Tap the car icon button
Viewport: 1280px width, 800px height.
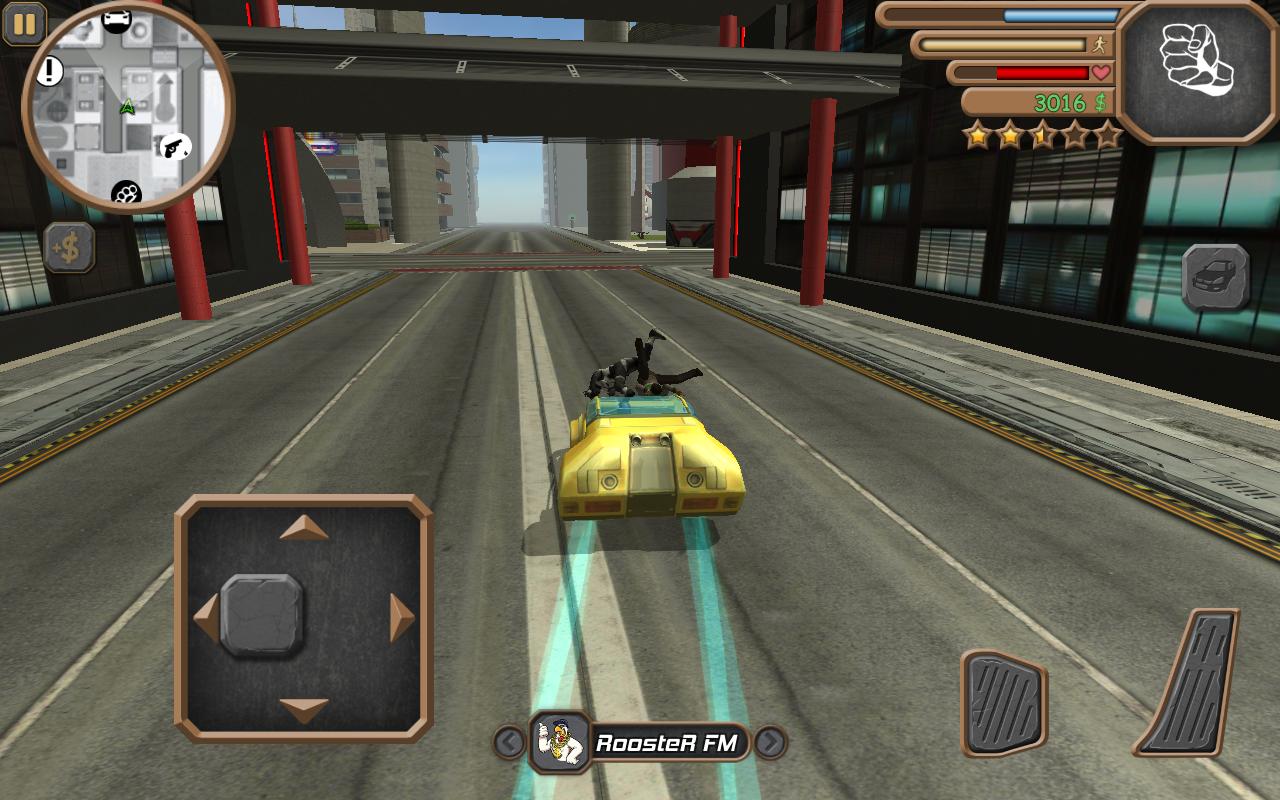(x=1215, y=277)
